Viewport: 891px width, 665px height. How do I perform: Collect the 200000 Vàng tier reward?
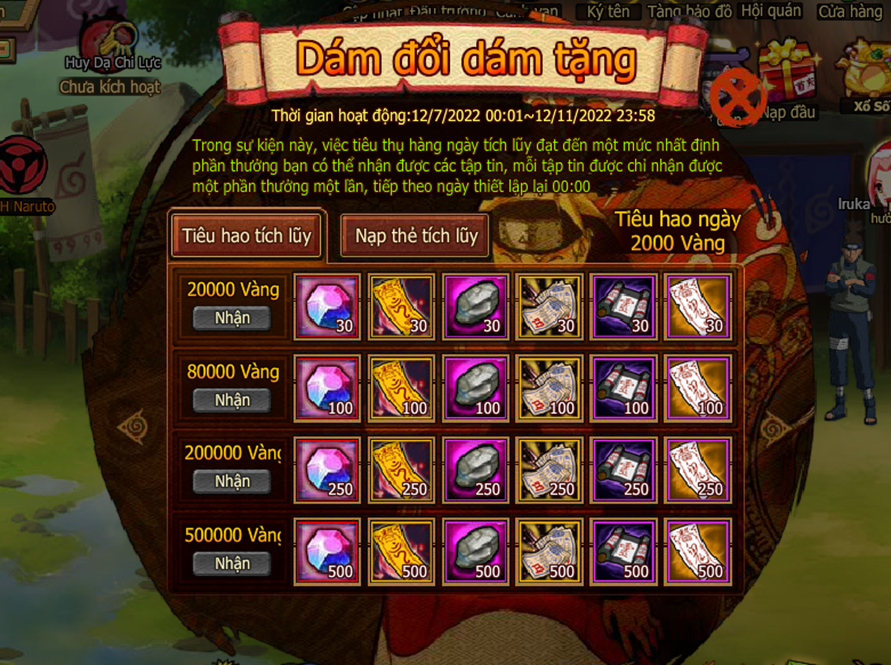[x=232, y=481]
